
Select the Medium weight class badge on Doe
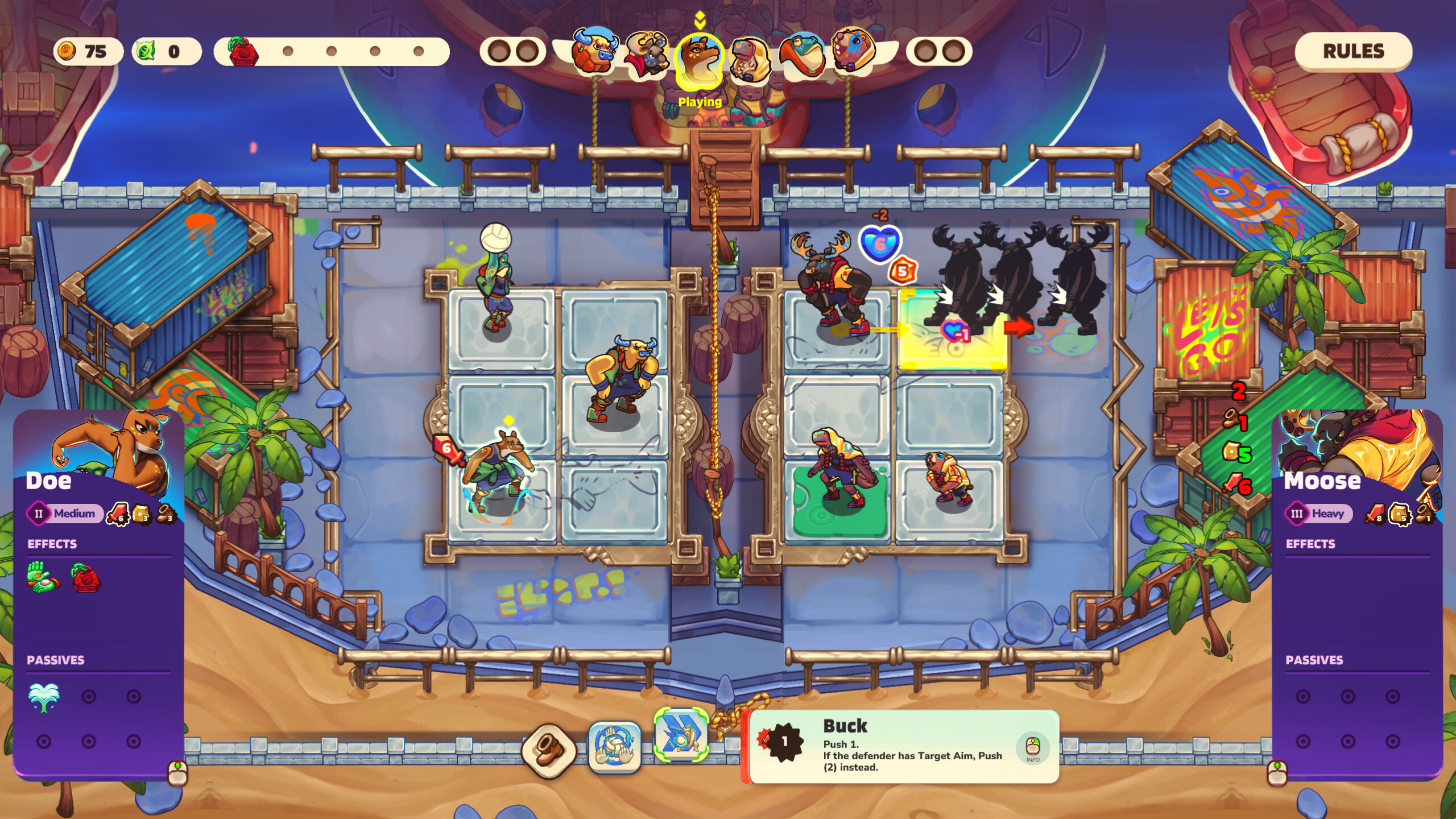[x=65, y=514]
